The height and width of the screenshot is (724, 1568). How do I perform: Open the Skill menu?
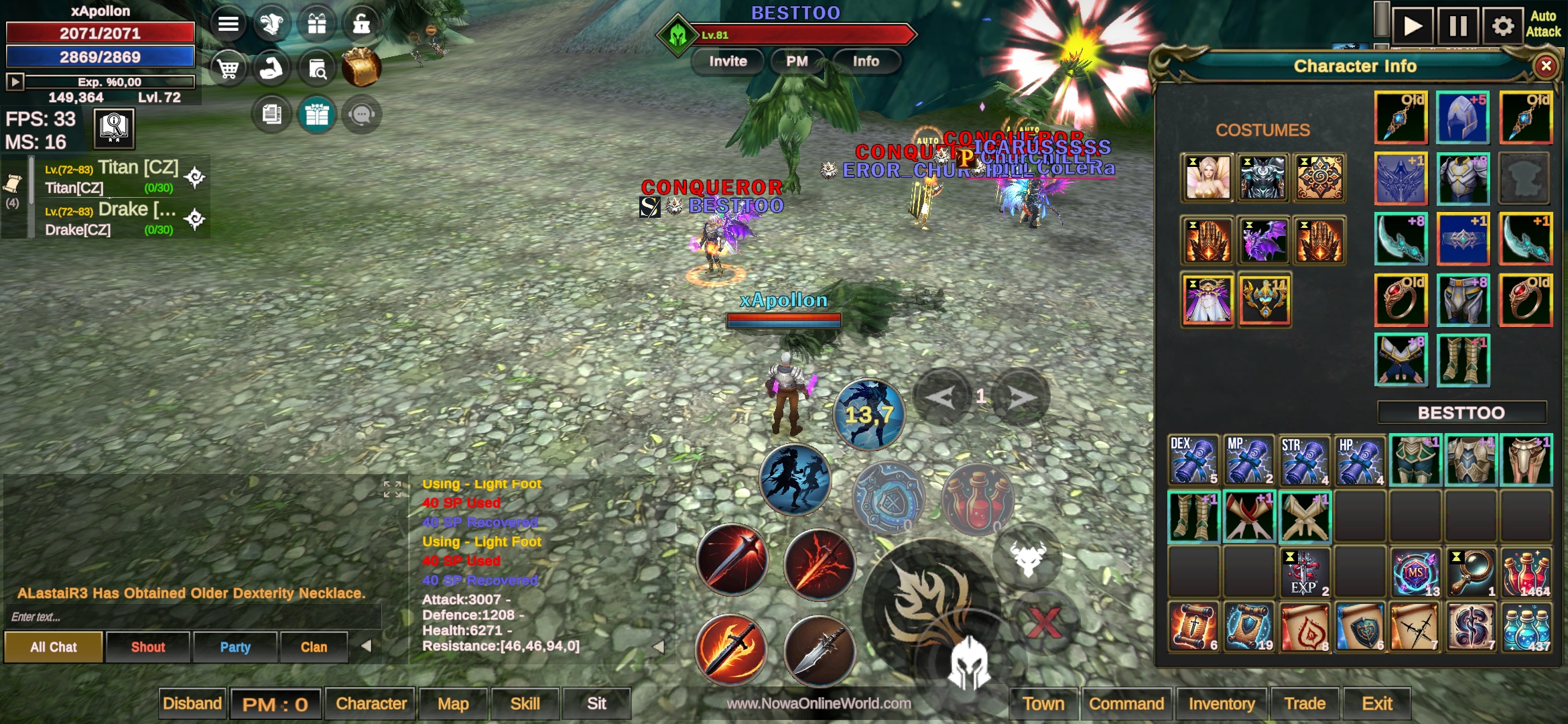coord(525,703)
